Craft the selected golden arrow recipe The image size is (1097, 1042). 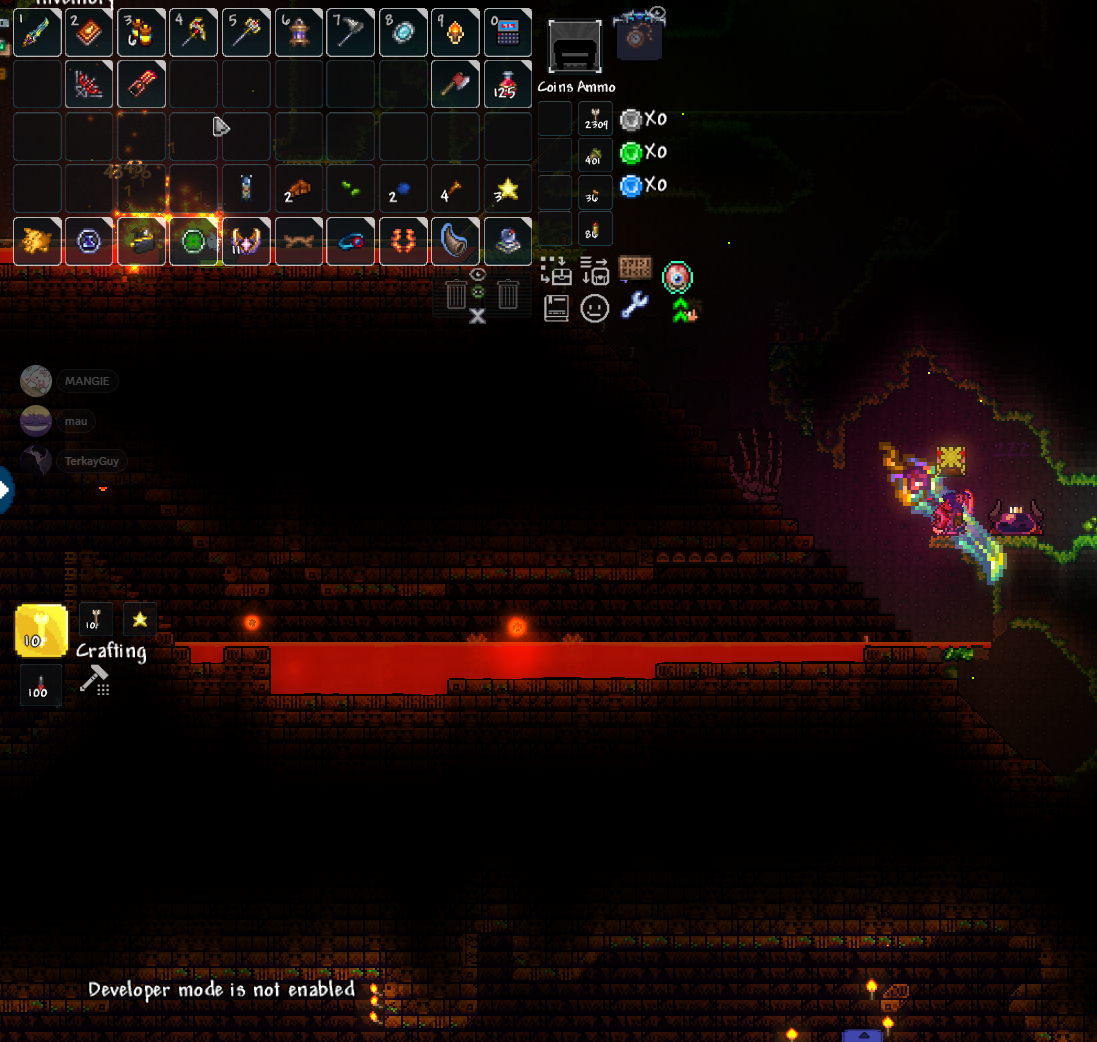click(x=41, y=631)
